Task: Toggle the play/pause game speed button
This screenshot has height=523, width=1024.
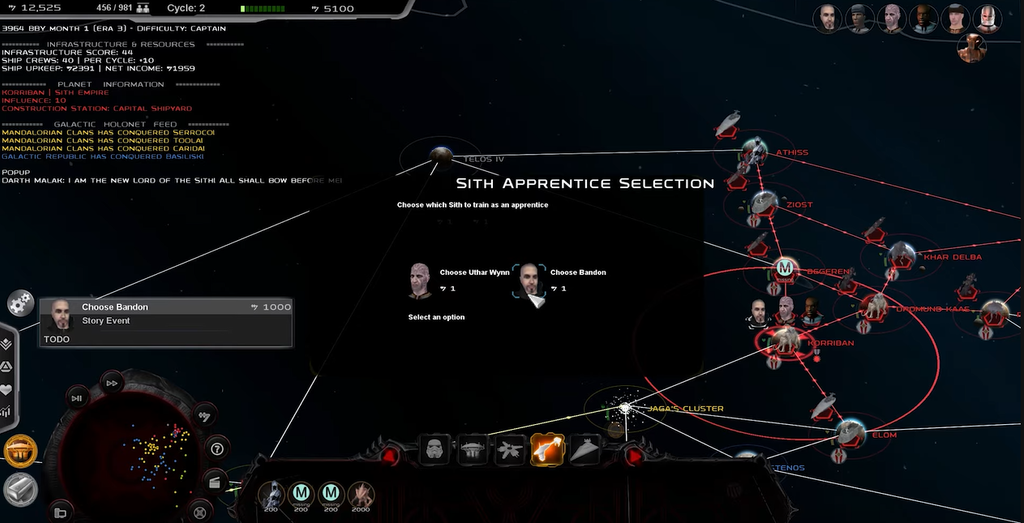Action: [76, 398]
